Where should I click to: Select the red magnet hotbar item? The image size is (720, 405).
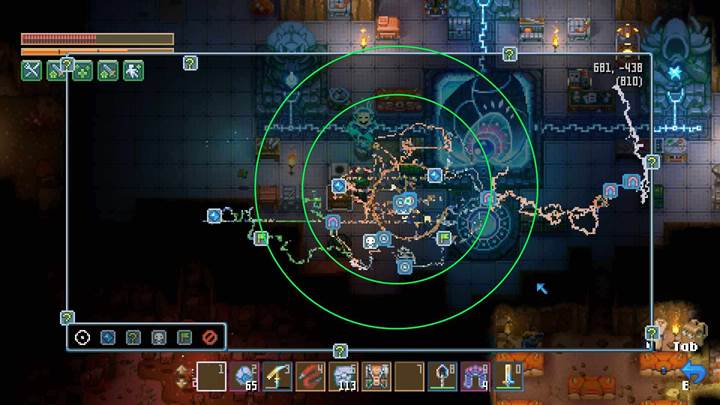[x=310, y=377]
